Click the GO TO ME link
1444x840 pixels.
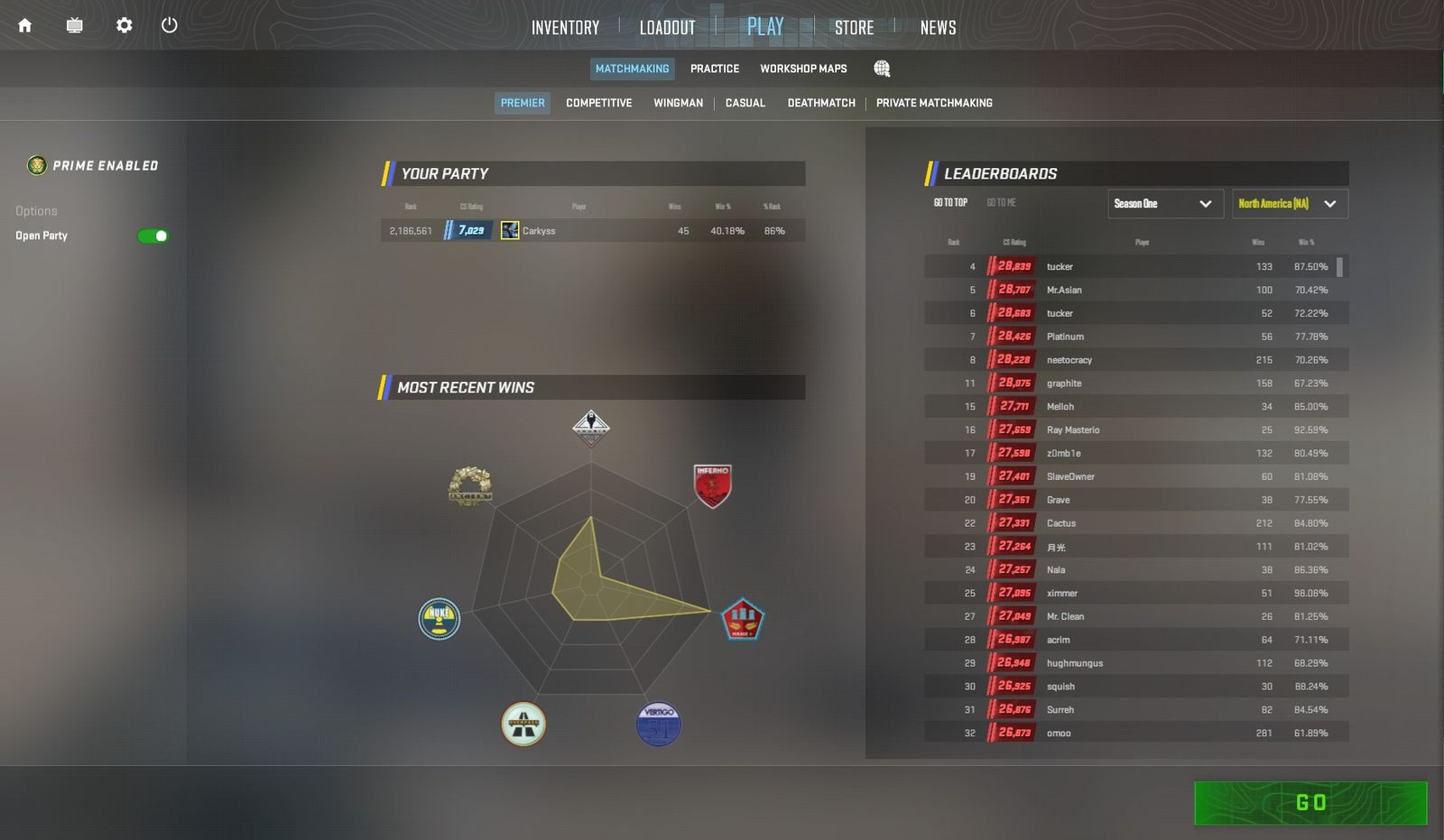coord(1002,202)
